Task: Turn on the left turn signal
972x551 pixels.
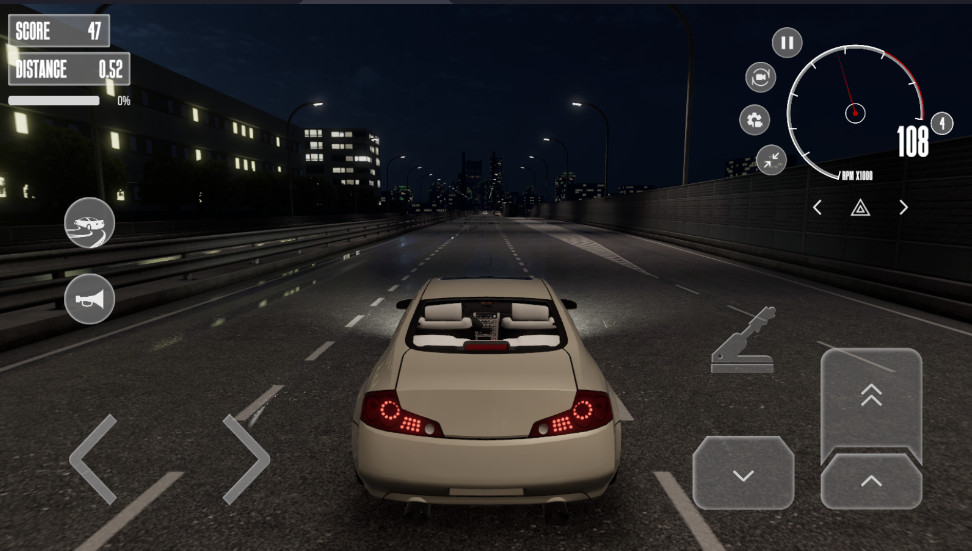Action: tap(817, 208)
